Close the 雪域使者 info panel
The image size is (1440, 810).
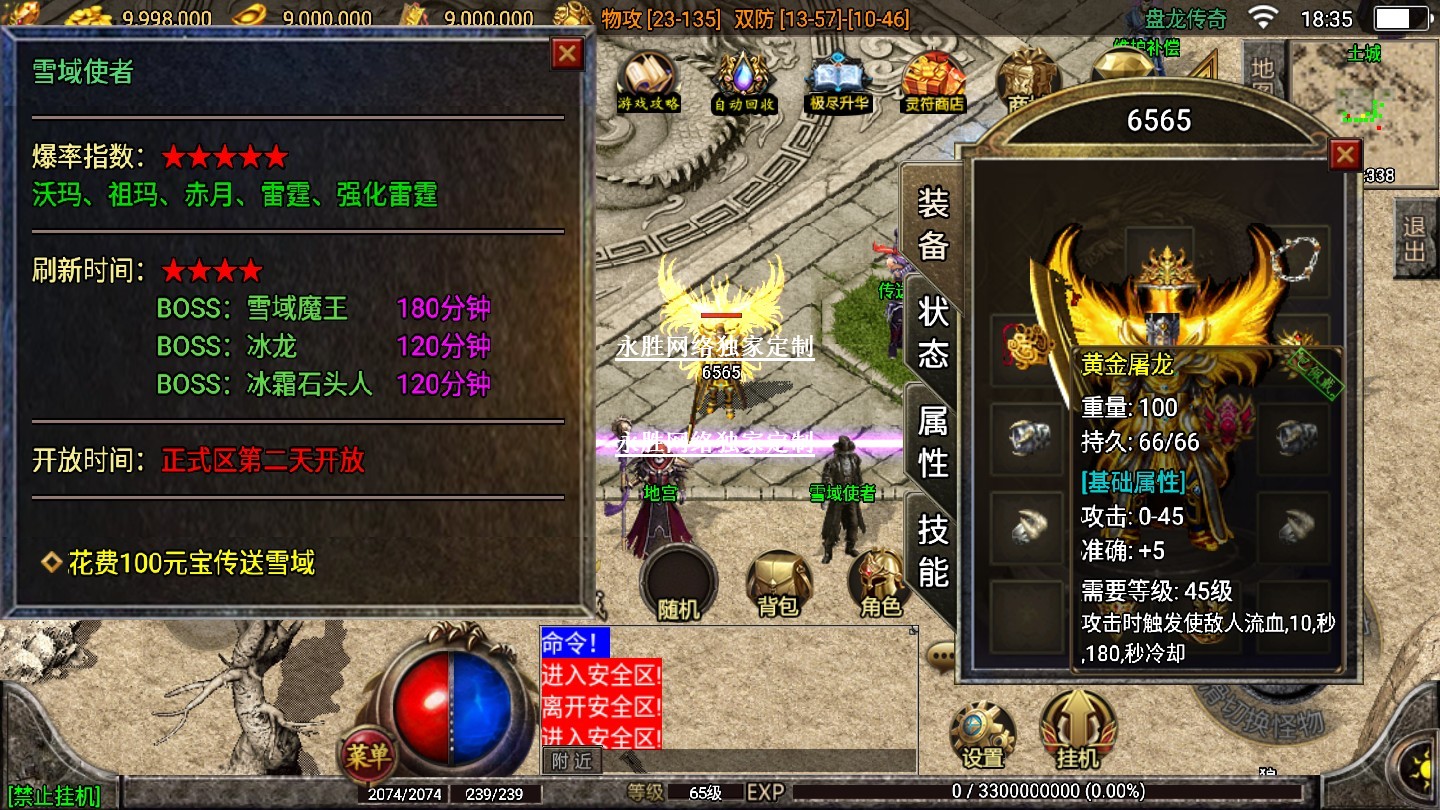tap(567, 53)
